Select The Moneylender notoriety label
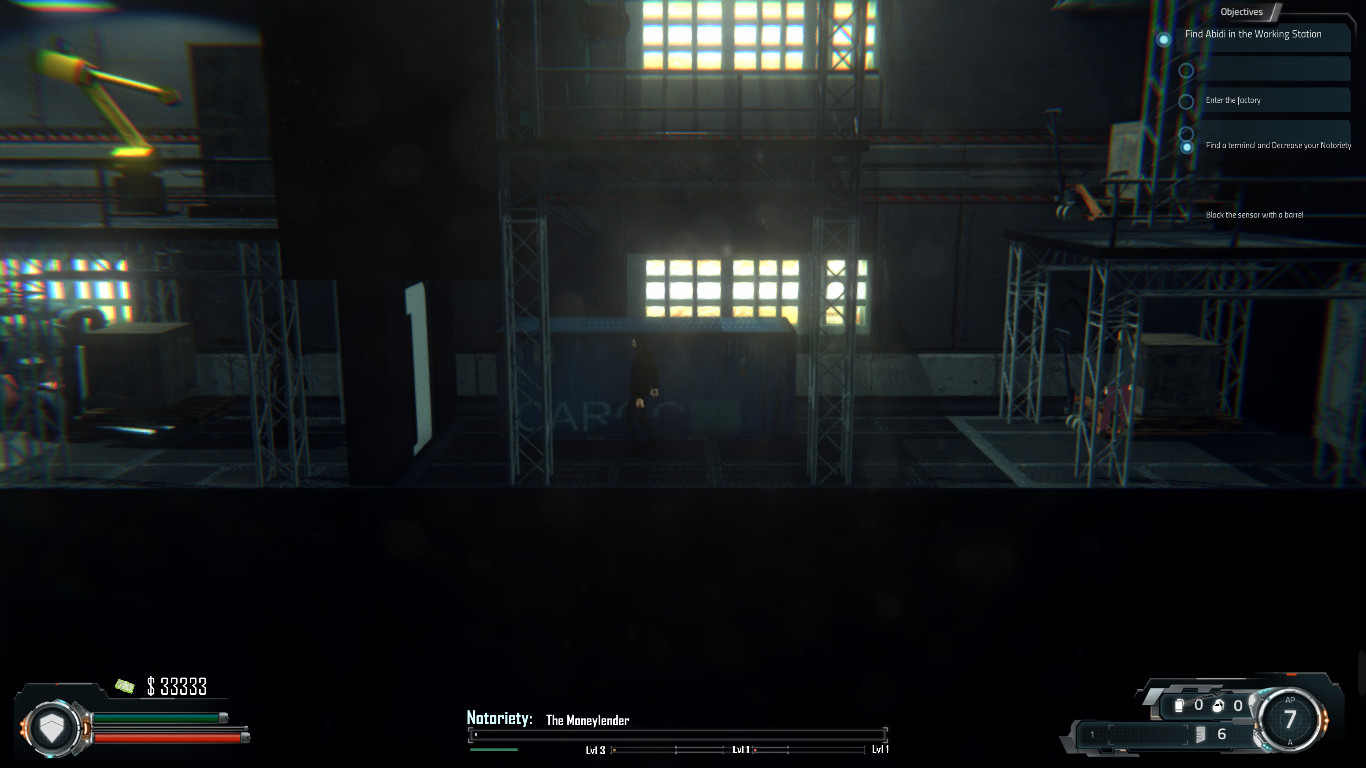1366x768 pixels. 586,720
